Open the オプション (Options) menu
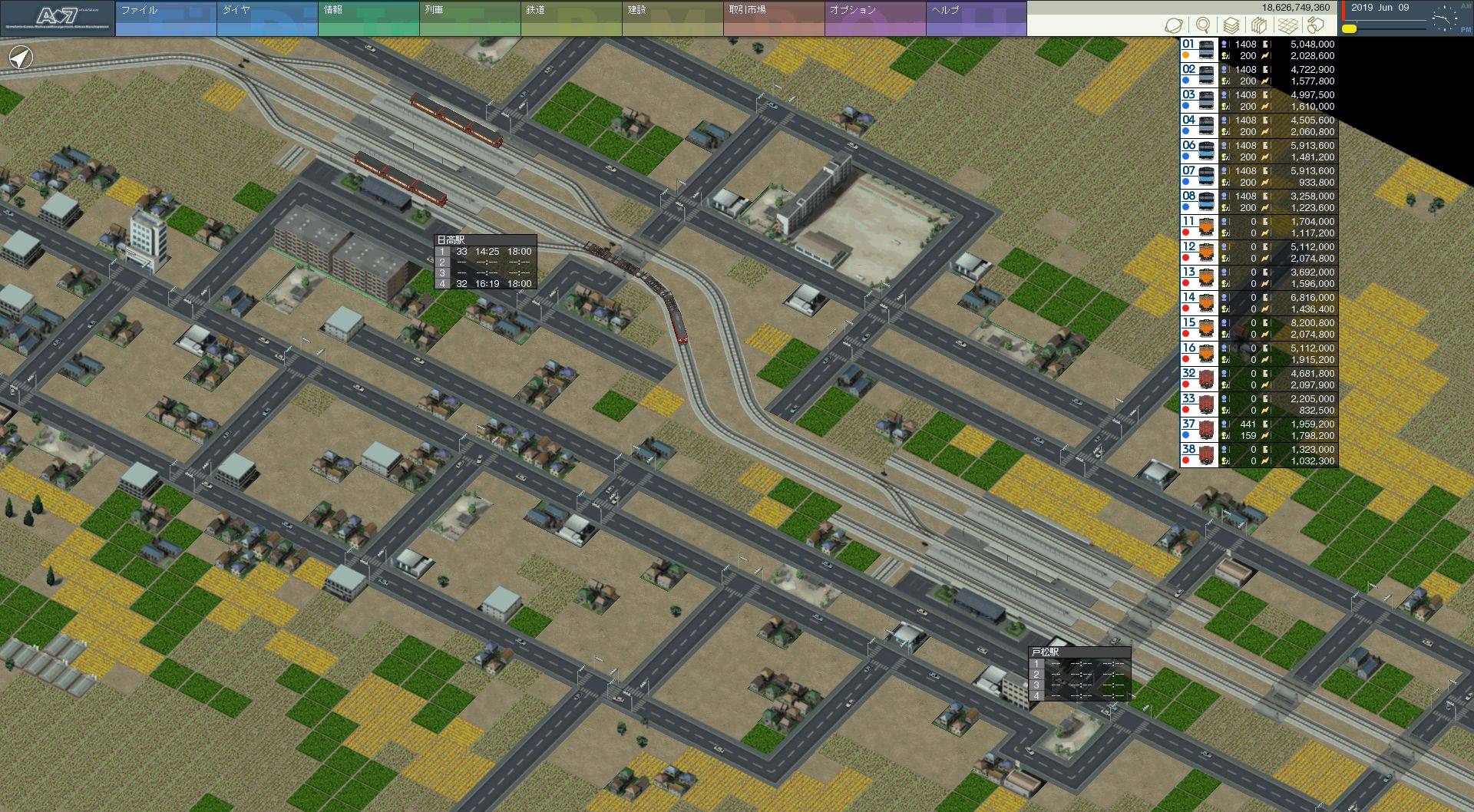Screen dimensions: 1474x812 click(x=874, y=18)
